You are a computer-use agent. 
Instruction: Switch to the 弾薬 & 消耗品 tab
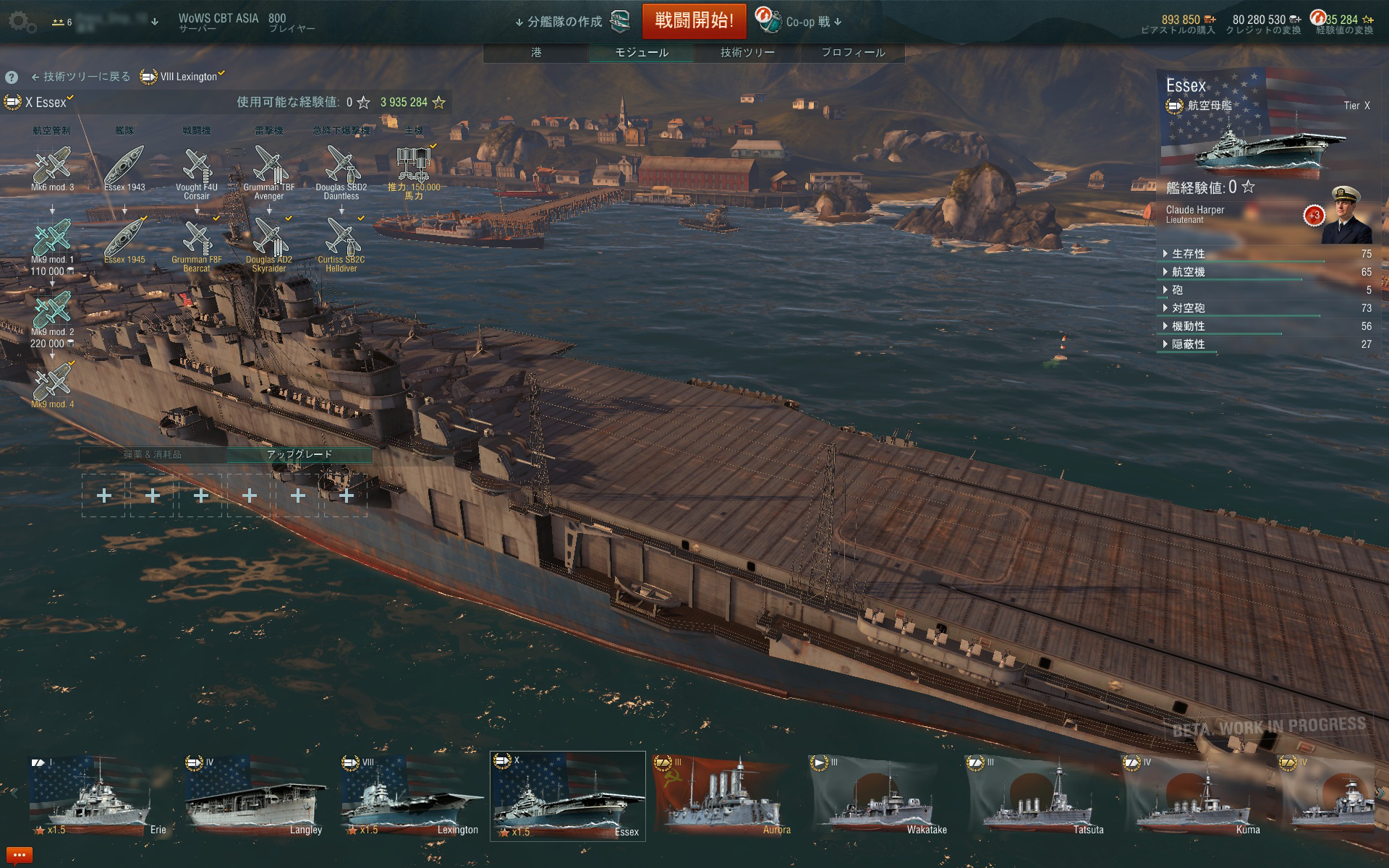(x=153, y=454)
